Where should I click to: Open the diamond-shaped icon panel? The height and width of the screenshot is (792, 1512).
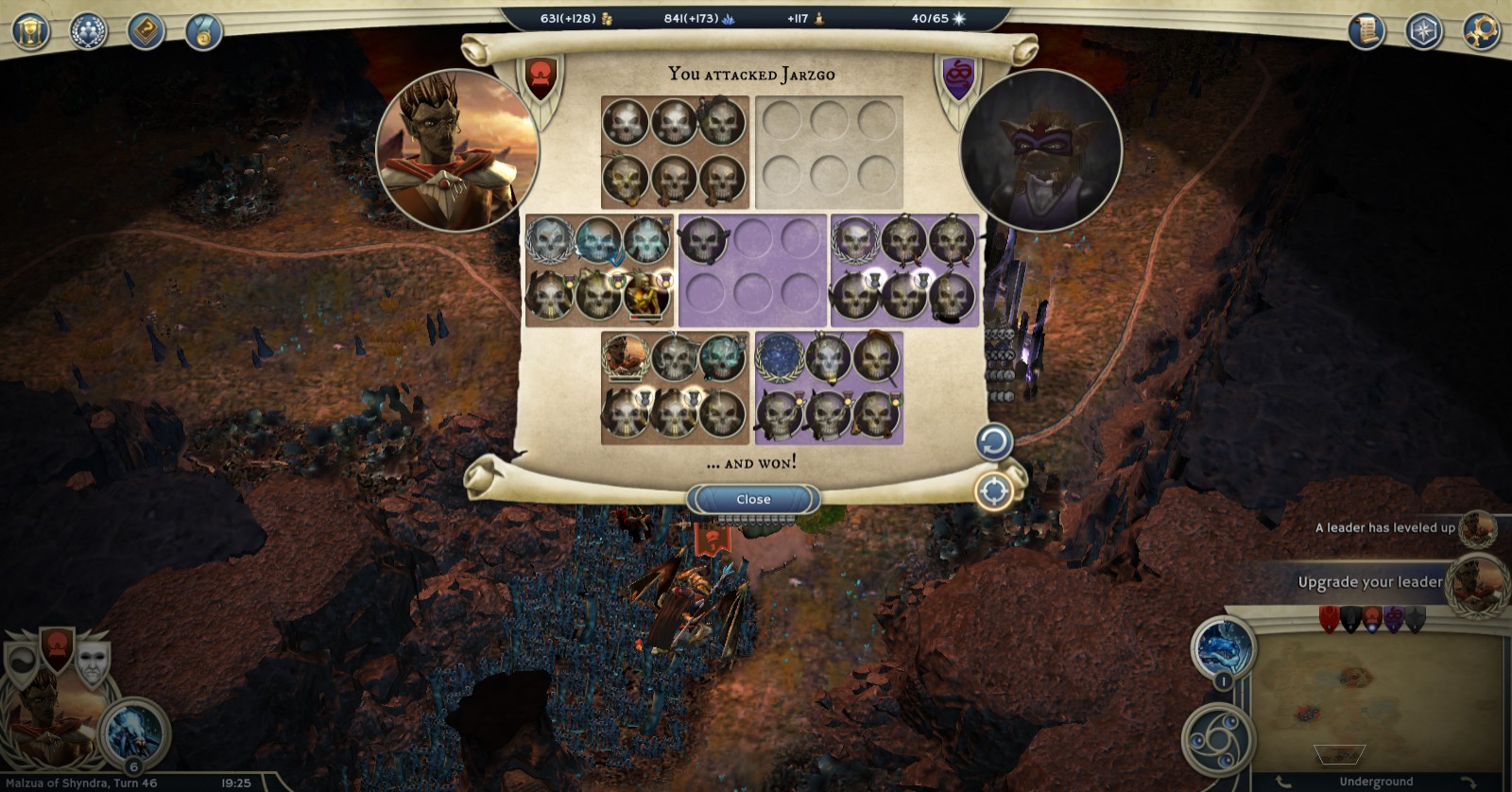[x=146, y=31]
